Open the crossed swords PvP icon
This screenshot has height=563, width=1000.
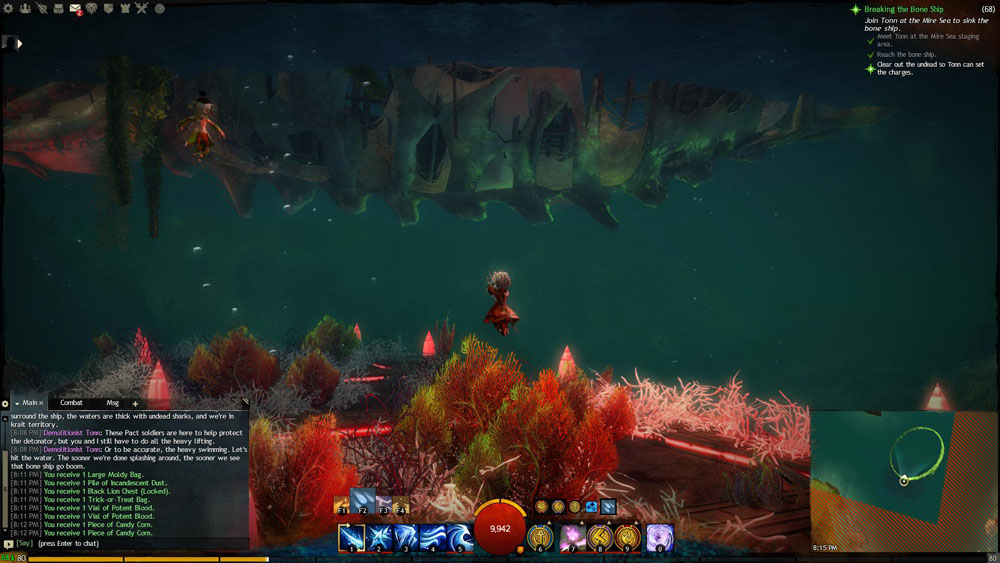click(x=142, y=9)
